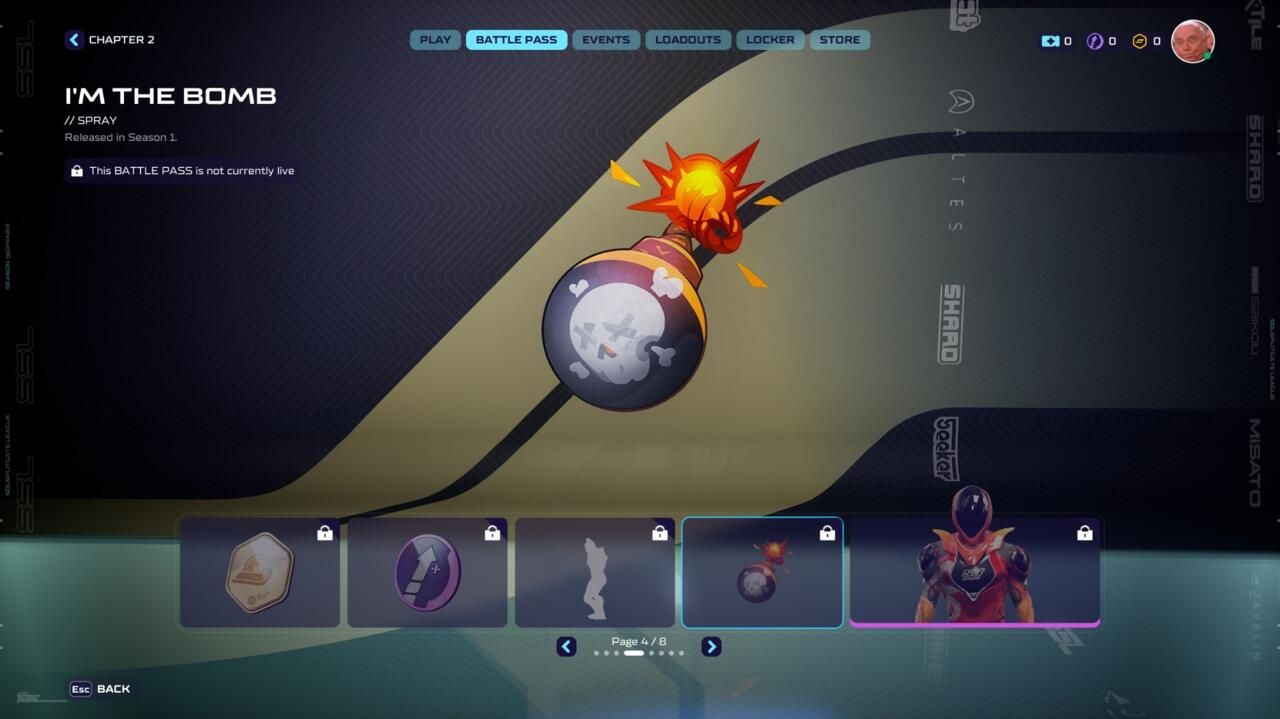Select the purple arrow coin reward

point(427,572)
